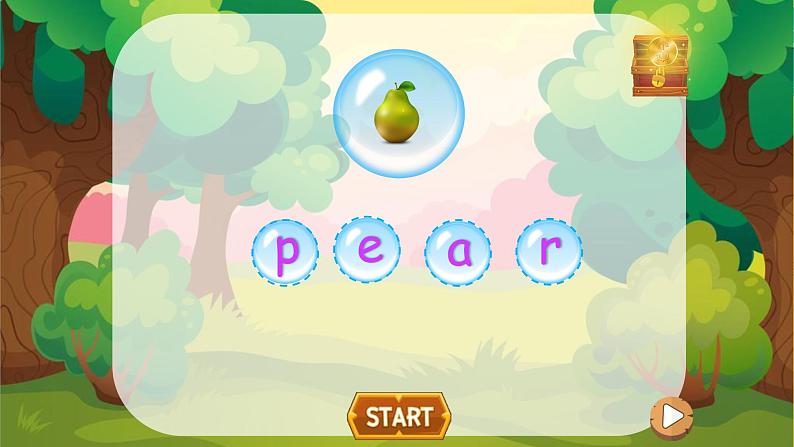Select the letter p bubble
794x447 pixels.
coord(285,252)
